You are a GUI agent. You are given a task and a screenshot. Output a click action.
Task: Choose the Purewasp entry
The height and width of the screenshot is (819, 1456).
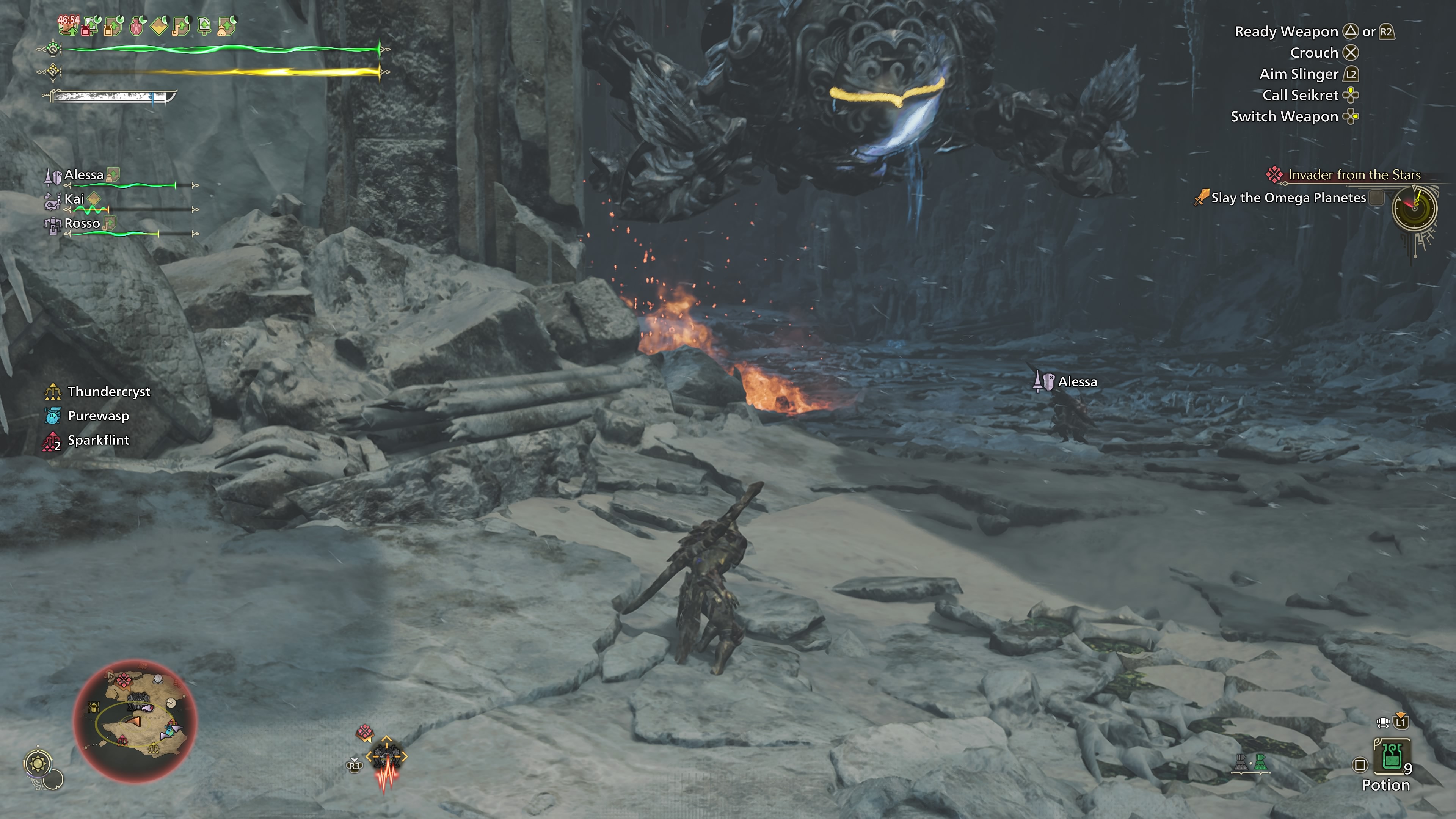(98, 416)
